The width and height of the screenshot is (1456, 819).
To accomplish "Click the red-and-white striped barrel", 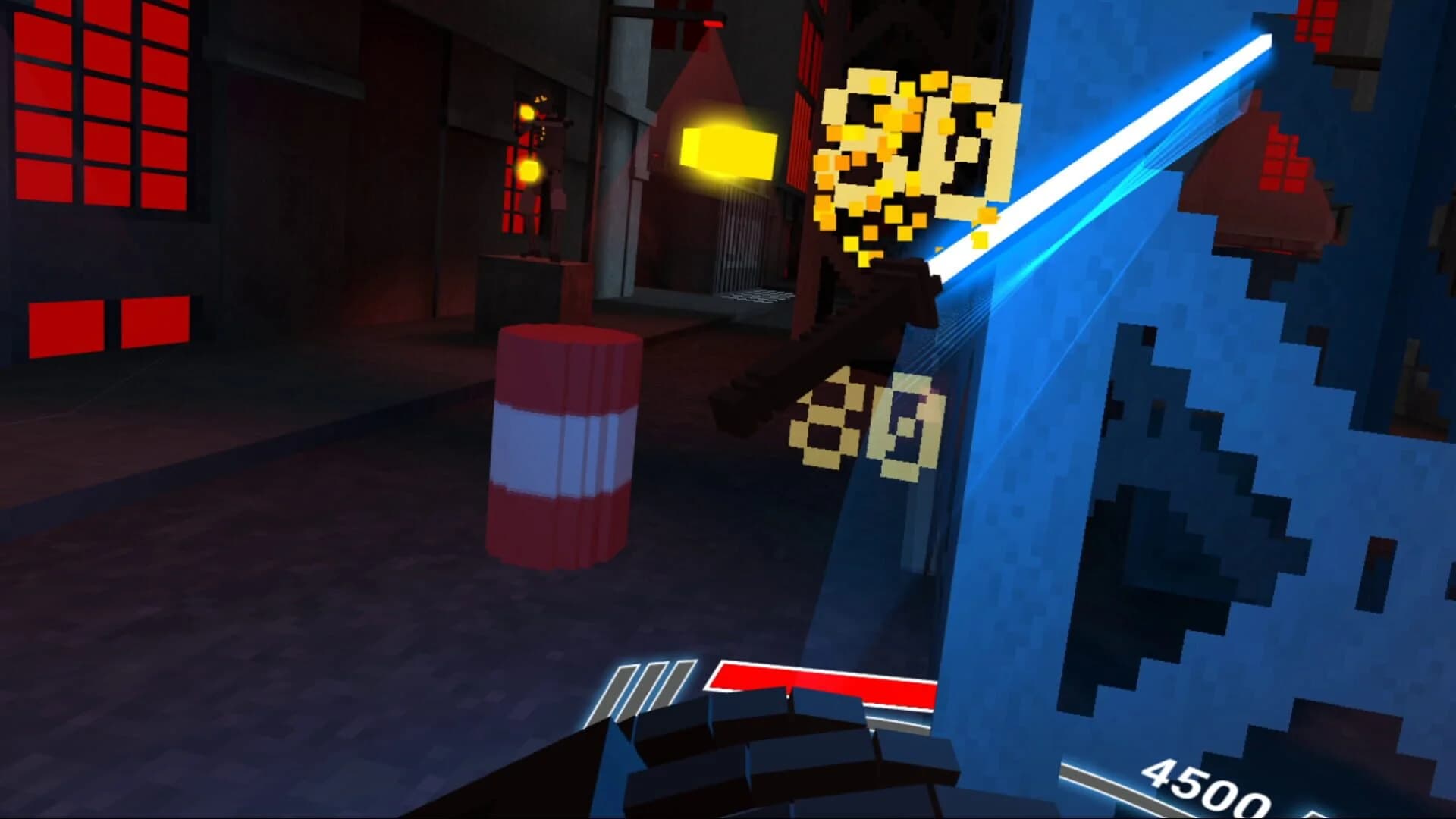I will [x=565, y=447].
